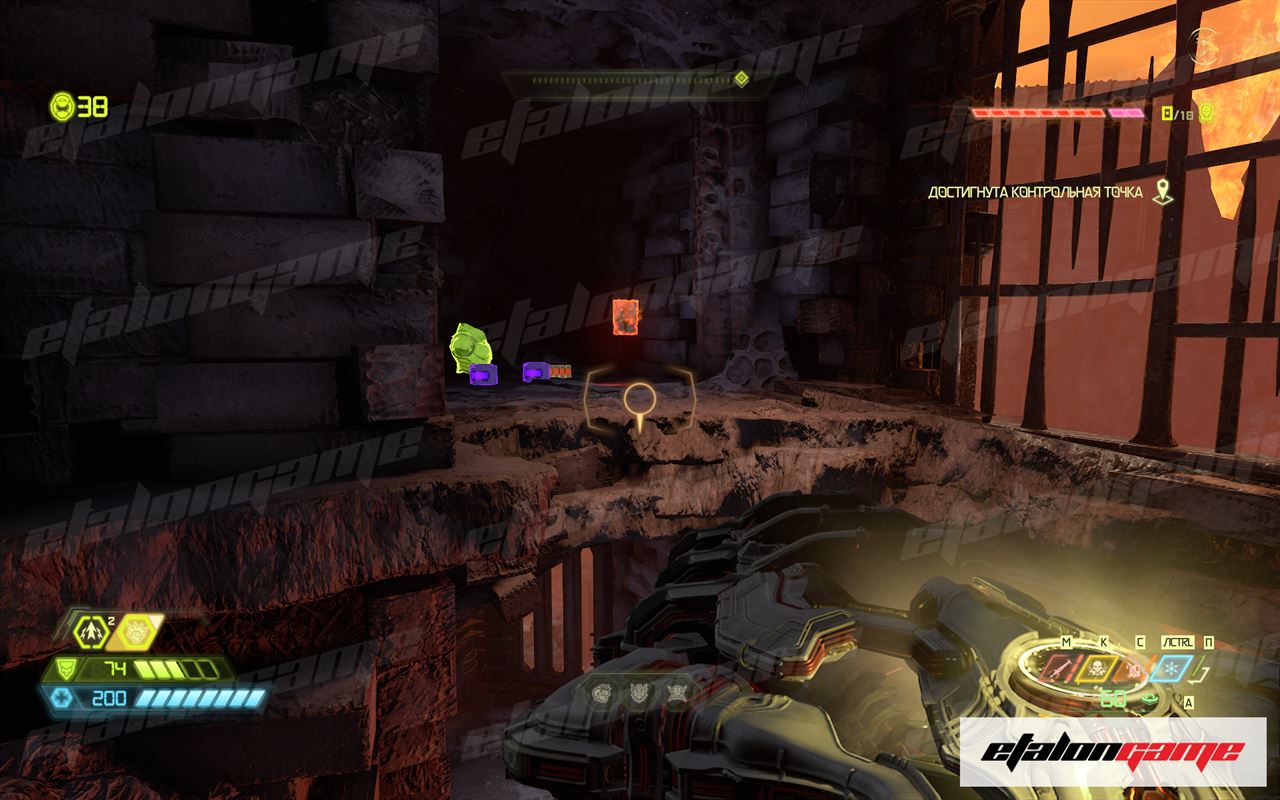Viewport: 1280px width, 800px height.
Task: Open the etalongame logo banner
Action: [x=1112, y=751]
